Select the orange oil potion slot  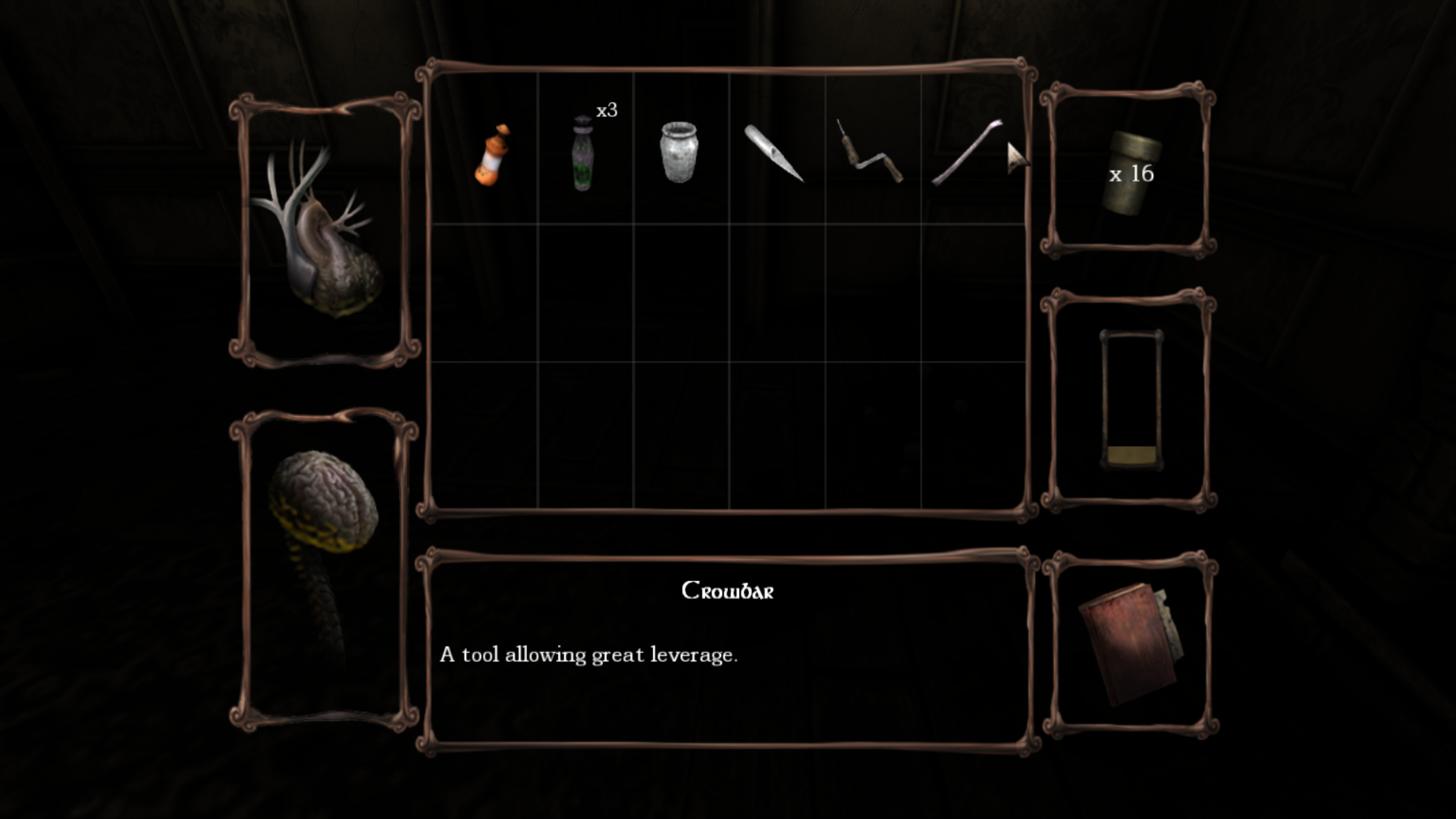[x=491, y=155]
